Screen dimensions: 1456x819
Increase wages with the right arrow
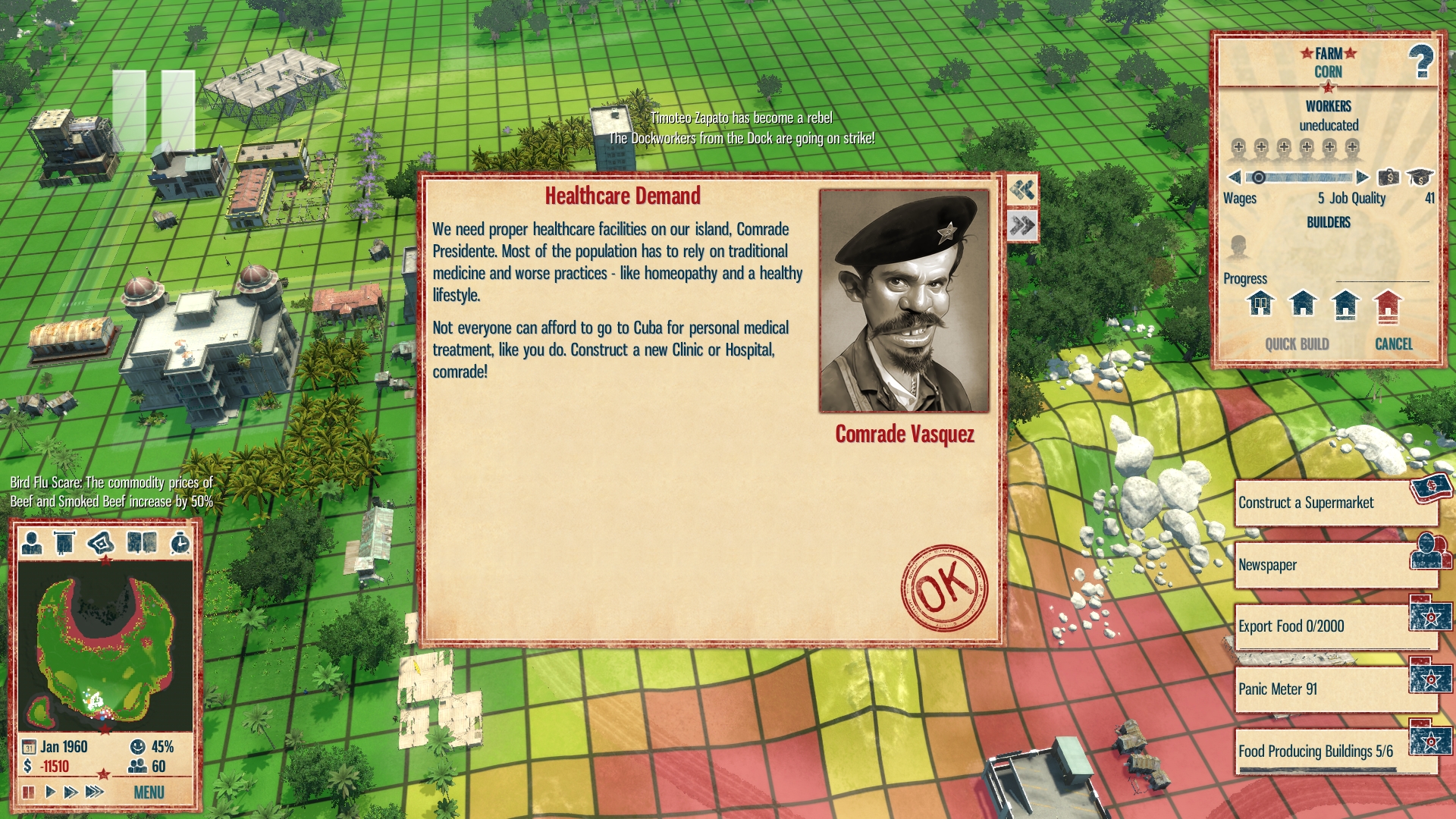(x=1362, y=177)
